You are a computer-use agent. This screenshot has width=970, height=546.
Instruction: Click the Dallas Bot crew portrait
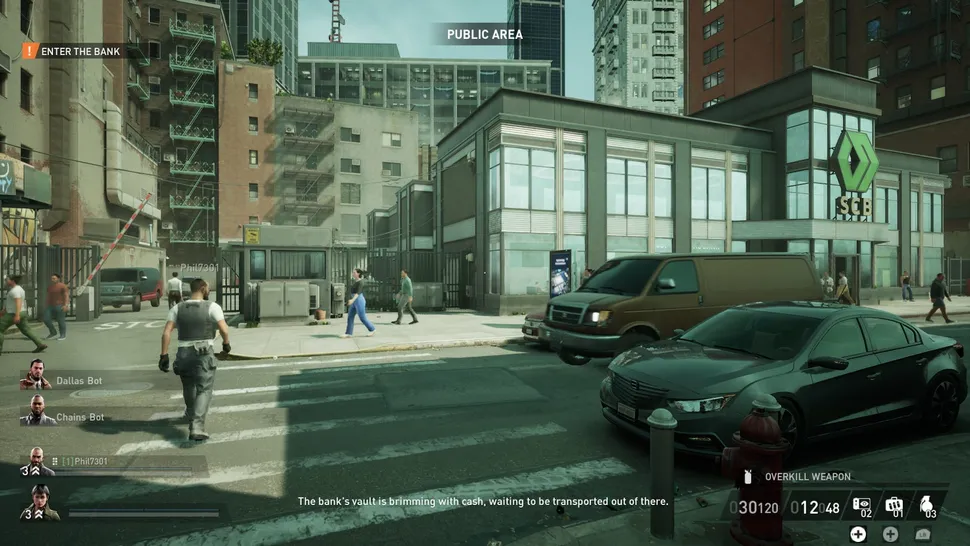(x=36, y=375)
